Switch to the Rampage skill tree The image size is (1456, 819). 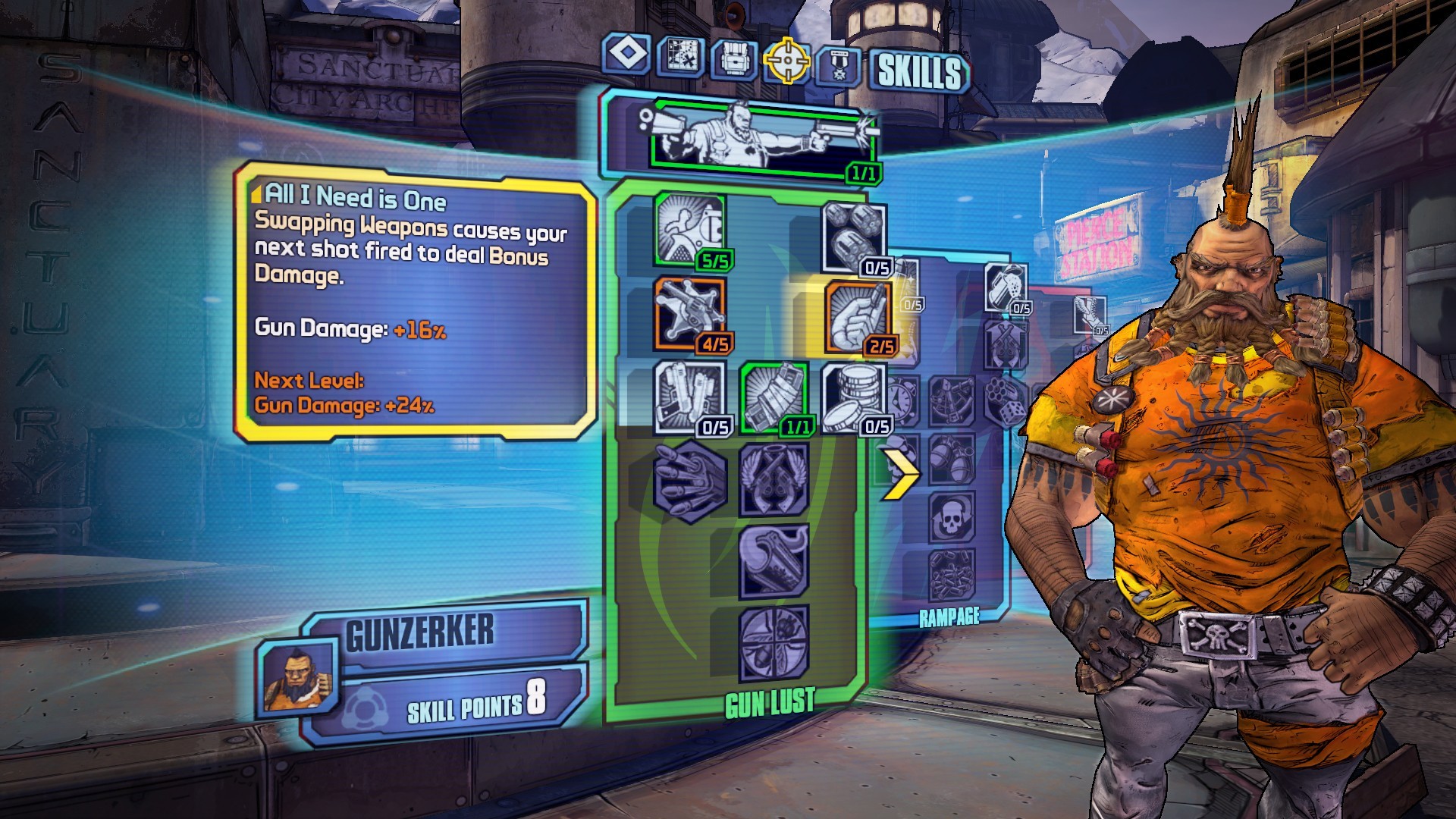tap(949, 617)
